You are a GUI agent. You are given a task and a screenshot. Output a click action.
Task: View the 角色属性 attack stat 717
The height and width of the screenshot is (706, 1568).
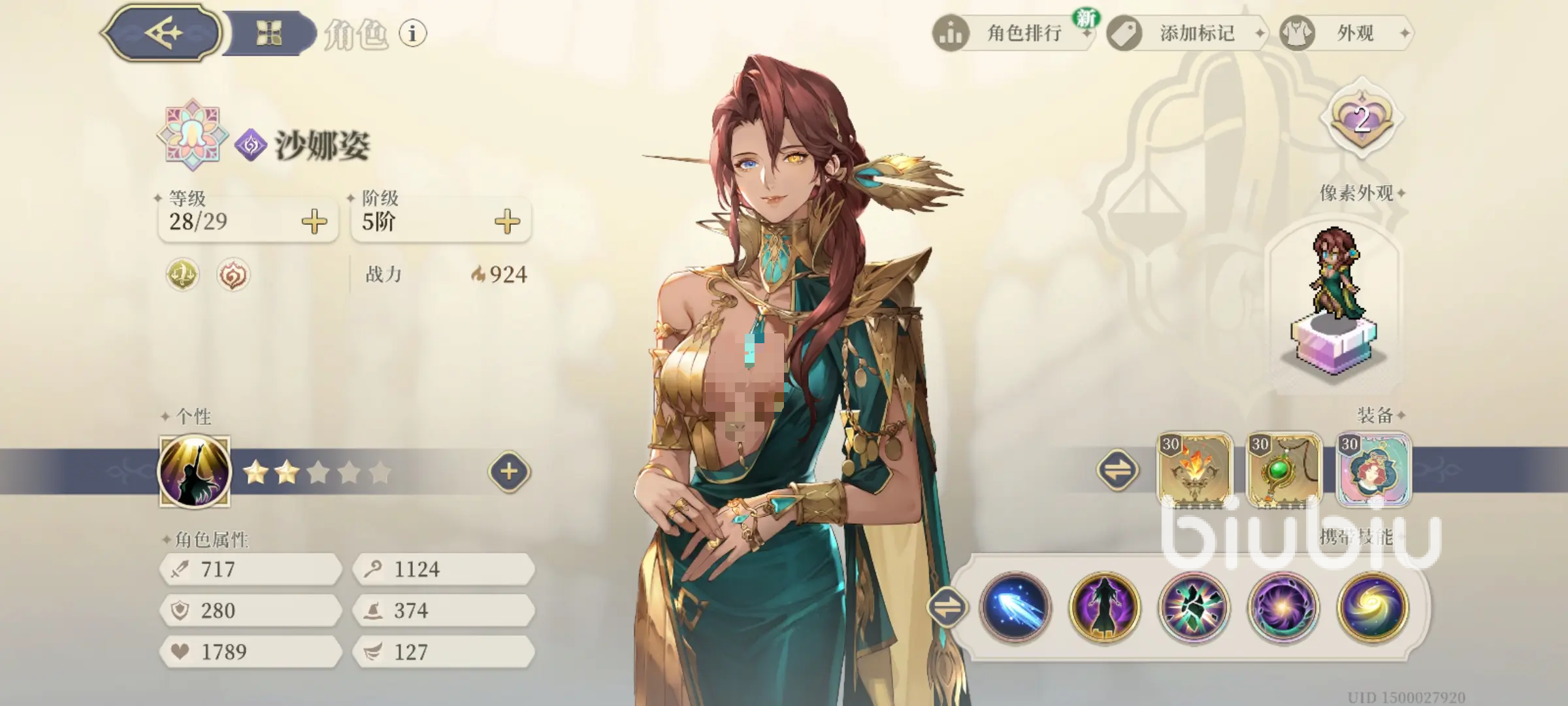251,569
